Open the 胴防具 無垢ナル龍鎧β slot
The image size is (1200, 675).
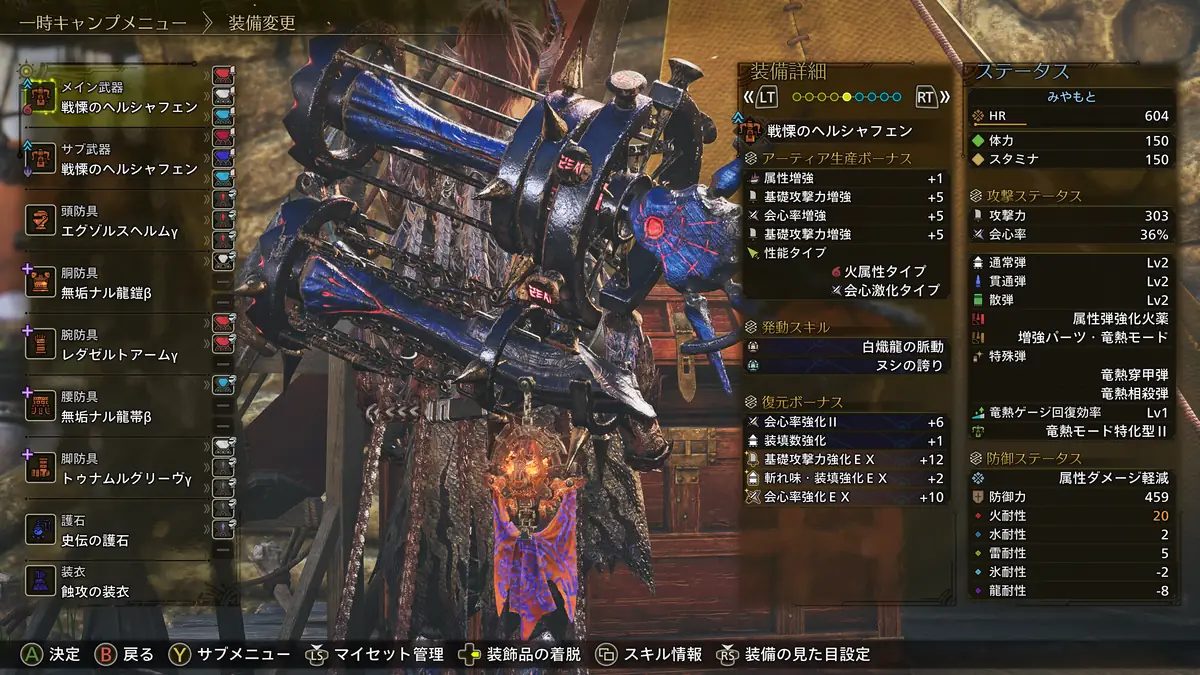115,282
